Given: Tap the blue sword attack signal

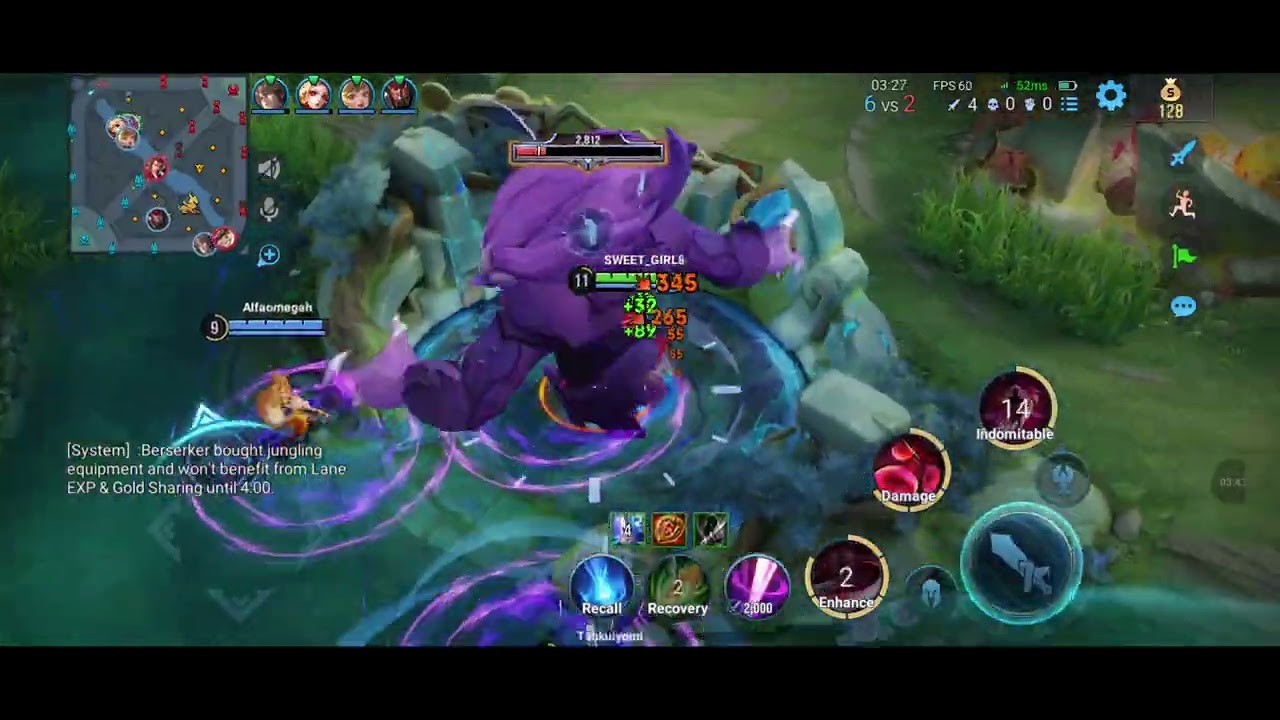Looking at the screenshot, I should [x=1183, y=153].
